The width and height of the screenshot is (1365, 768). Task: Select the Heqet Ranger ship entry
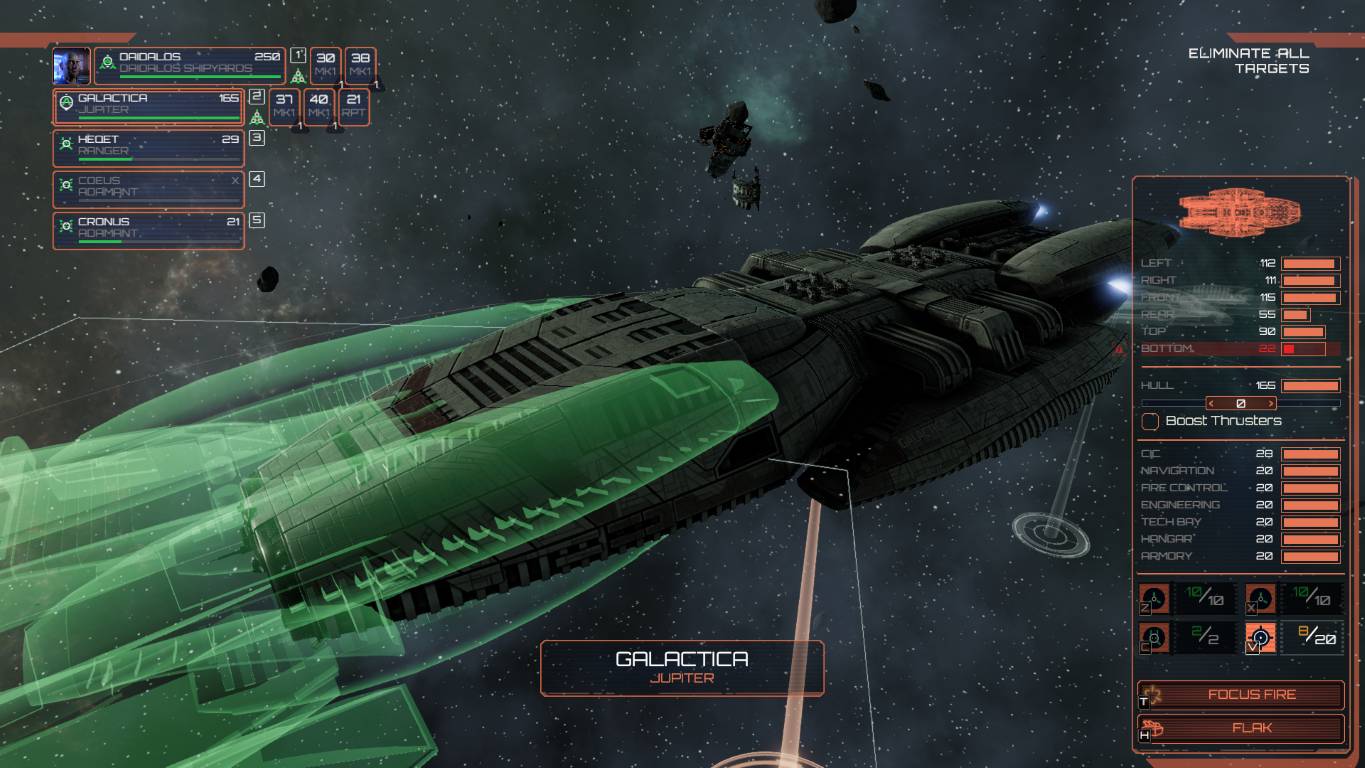click(148, 147)
